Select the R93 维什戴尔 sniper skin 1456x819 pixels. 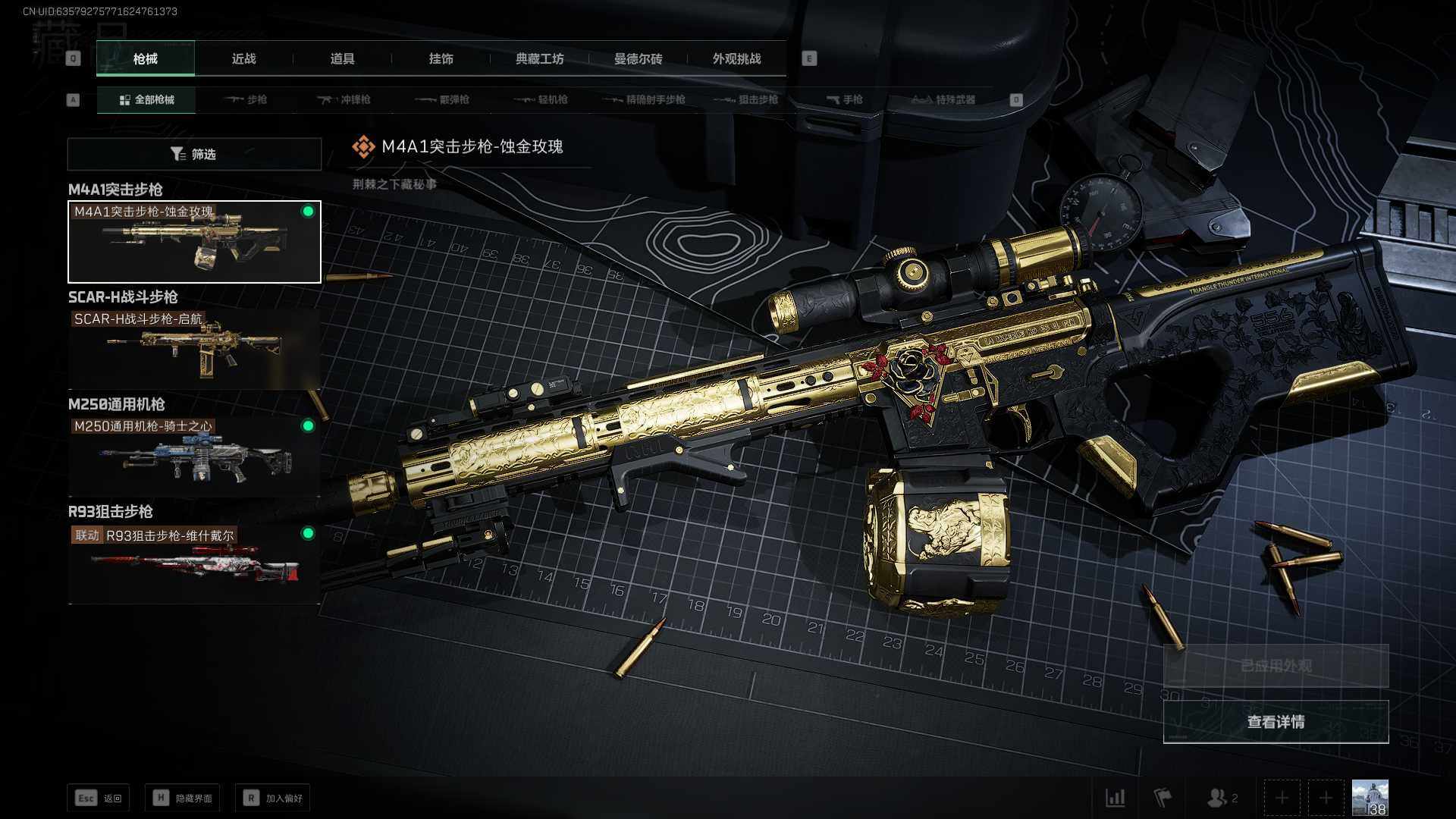pos(194,564)
